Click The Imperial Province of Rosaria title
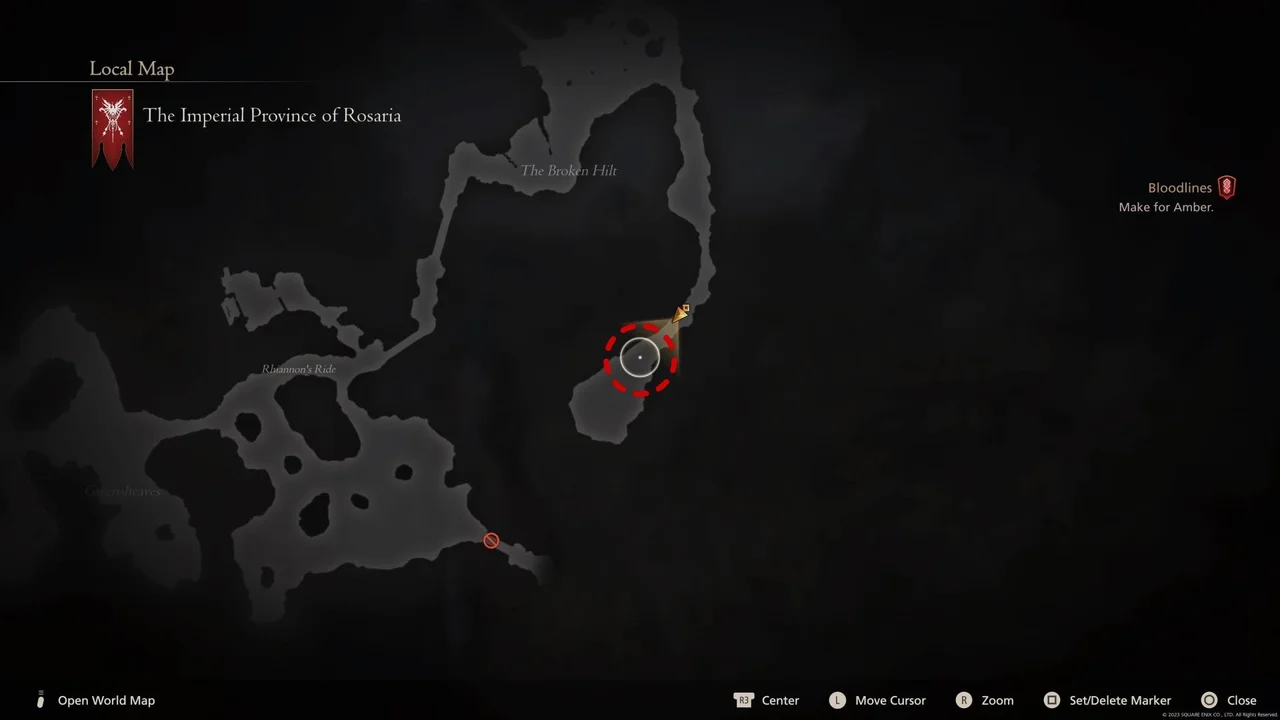This screenshot has width=1280, height=720. point(272,115)
